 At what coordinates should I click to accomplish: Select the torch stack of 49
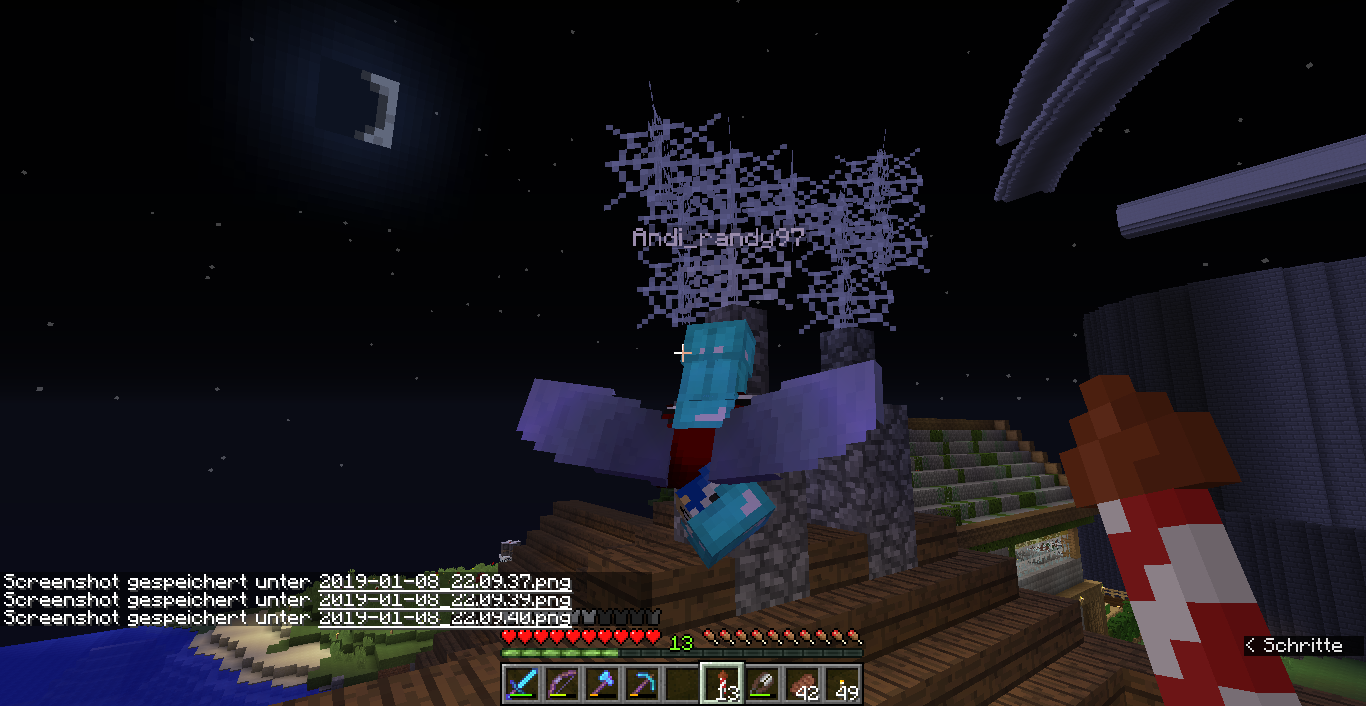(841, 684)
